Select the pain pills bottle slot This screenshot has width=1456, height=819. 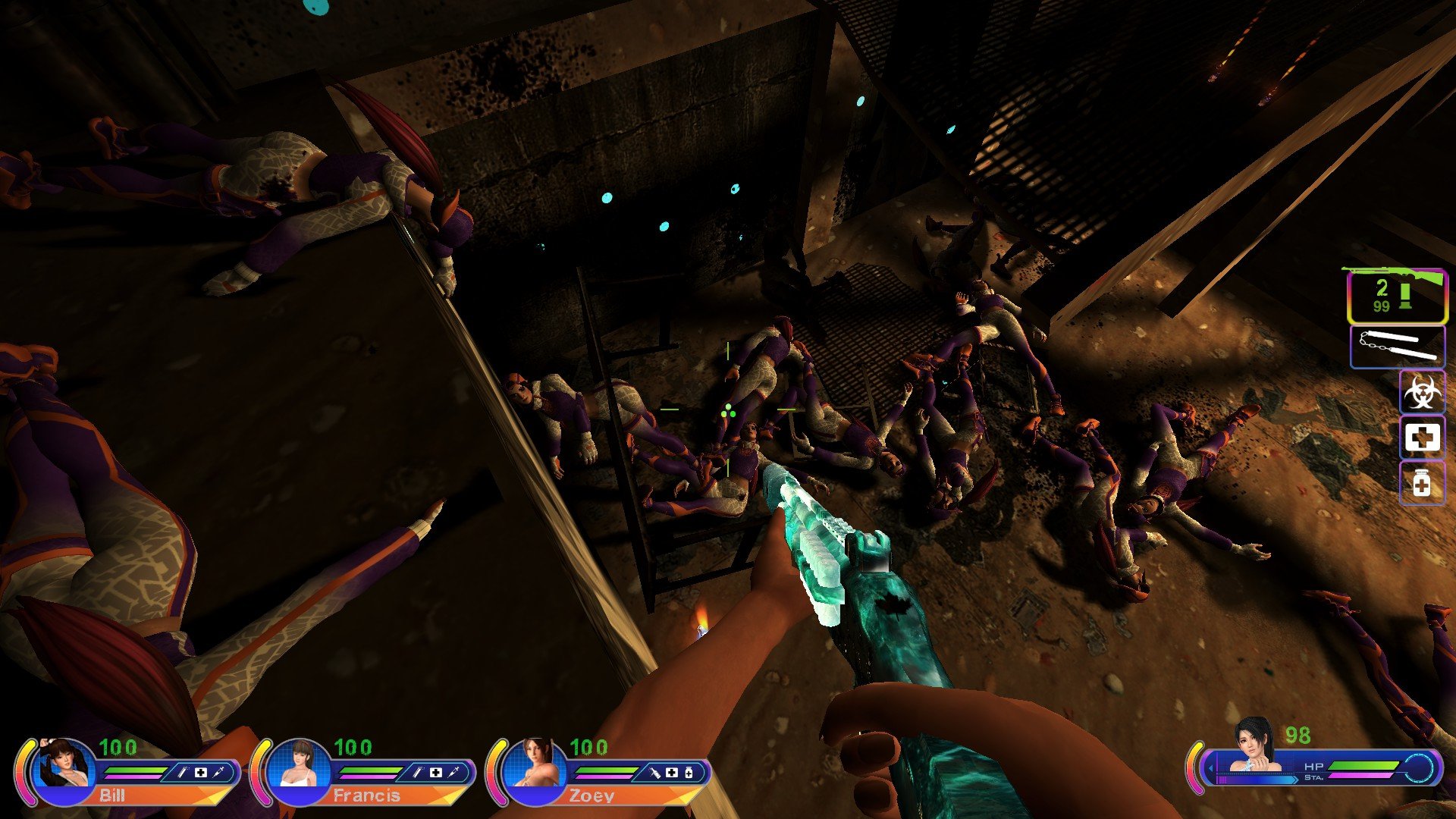1422,483
